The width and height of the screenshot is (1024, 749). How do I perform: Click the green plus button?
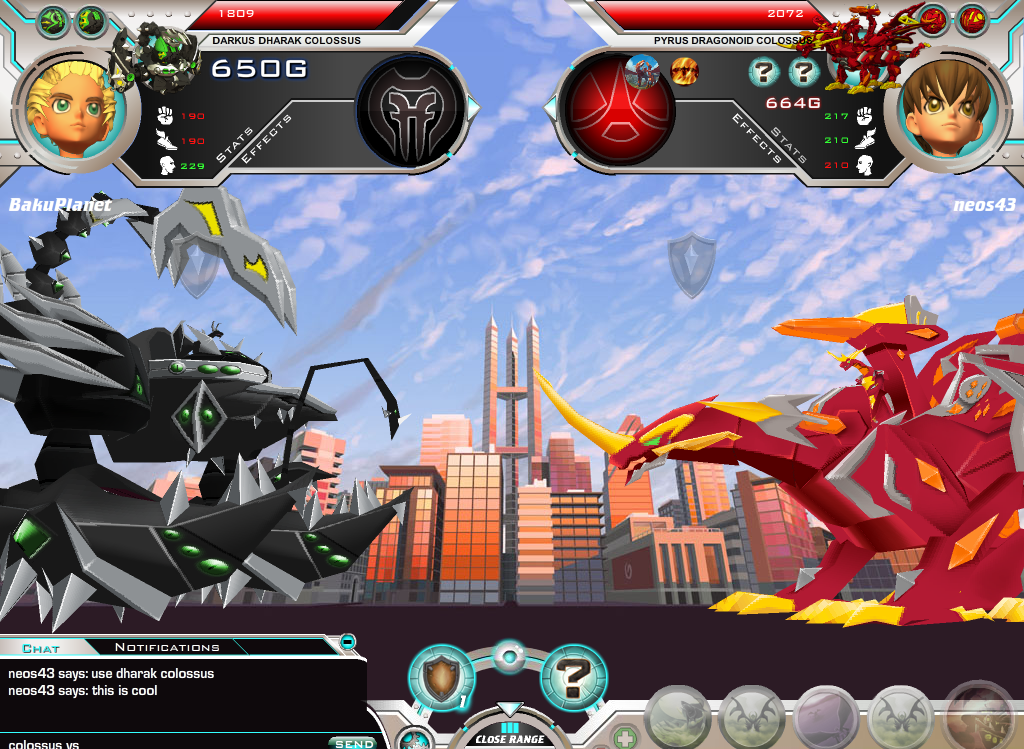tap(625, 739)
